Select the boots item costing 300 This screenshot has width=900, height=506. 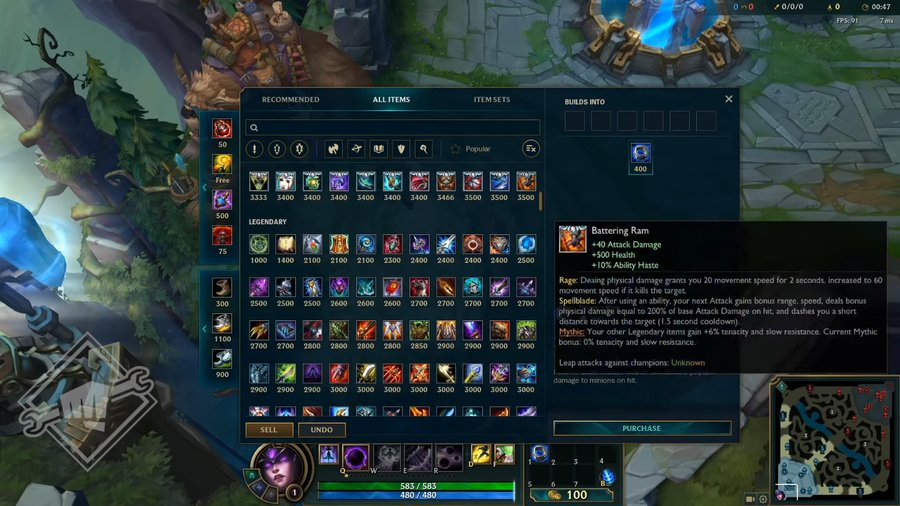[222, 288]
